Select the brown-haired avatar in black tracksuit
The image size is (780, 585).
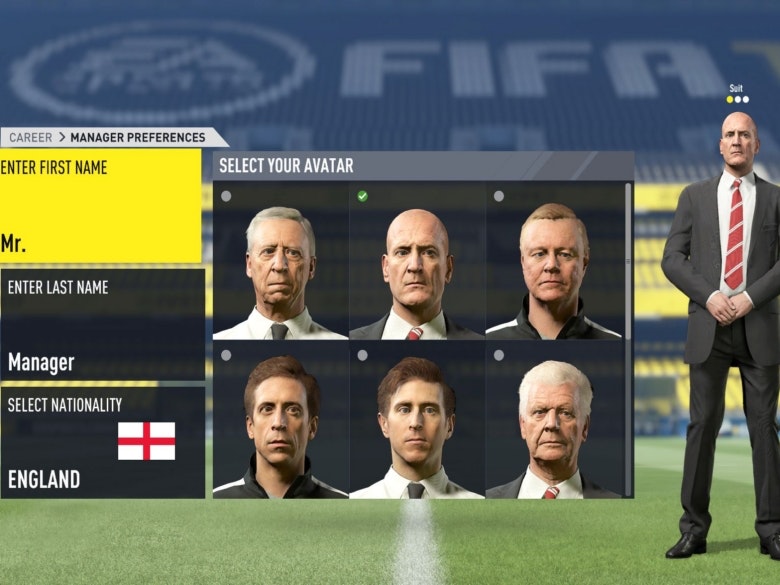tap(281, 421)
